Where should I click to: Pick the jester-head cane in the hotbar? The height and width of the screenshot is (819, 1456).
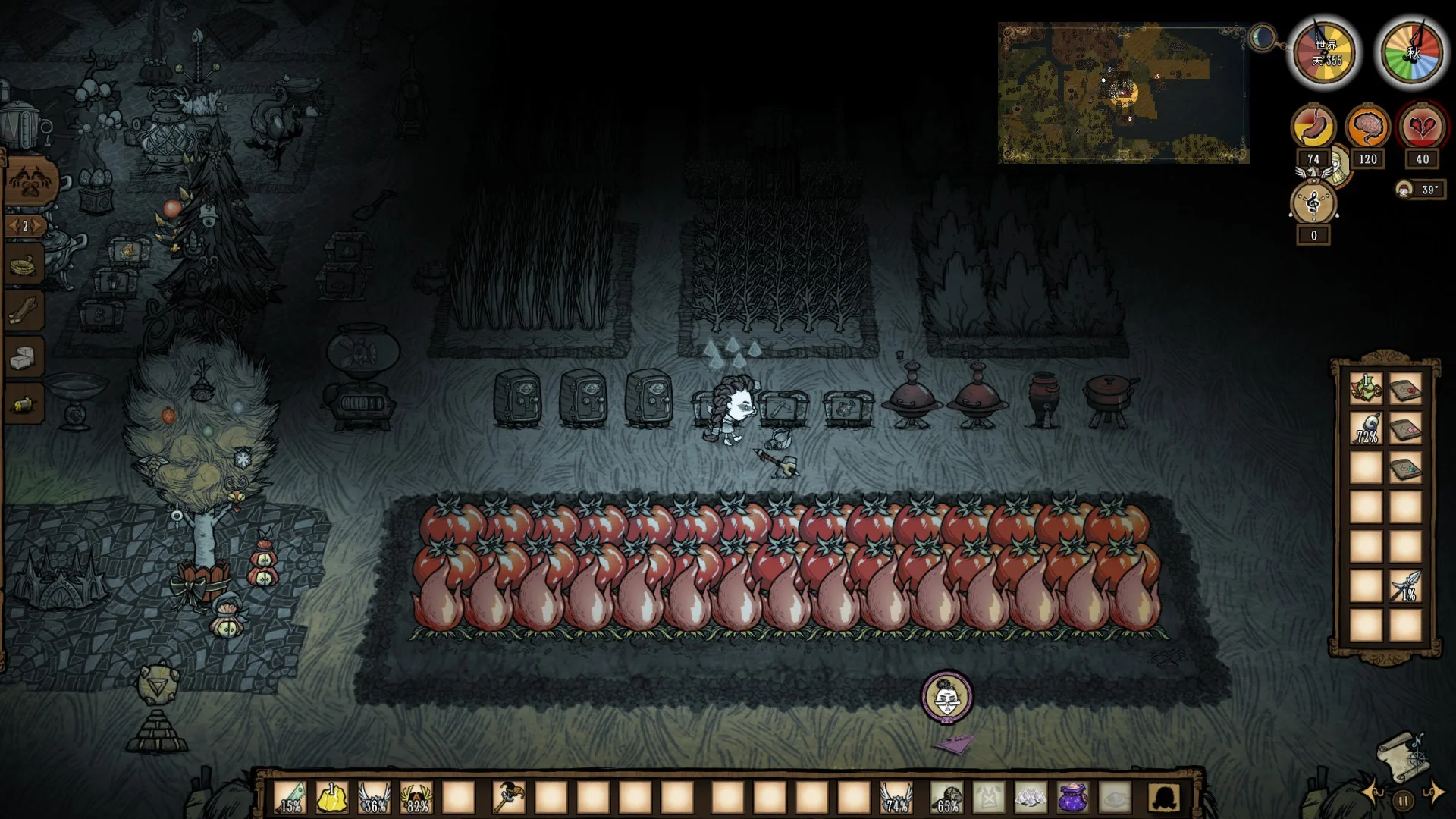click(x=508, y=798)
